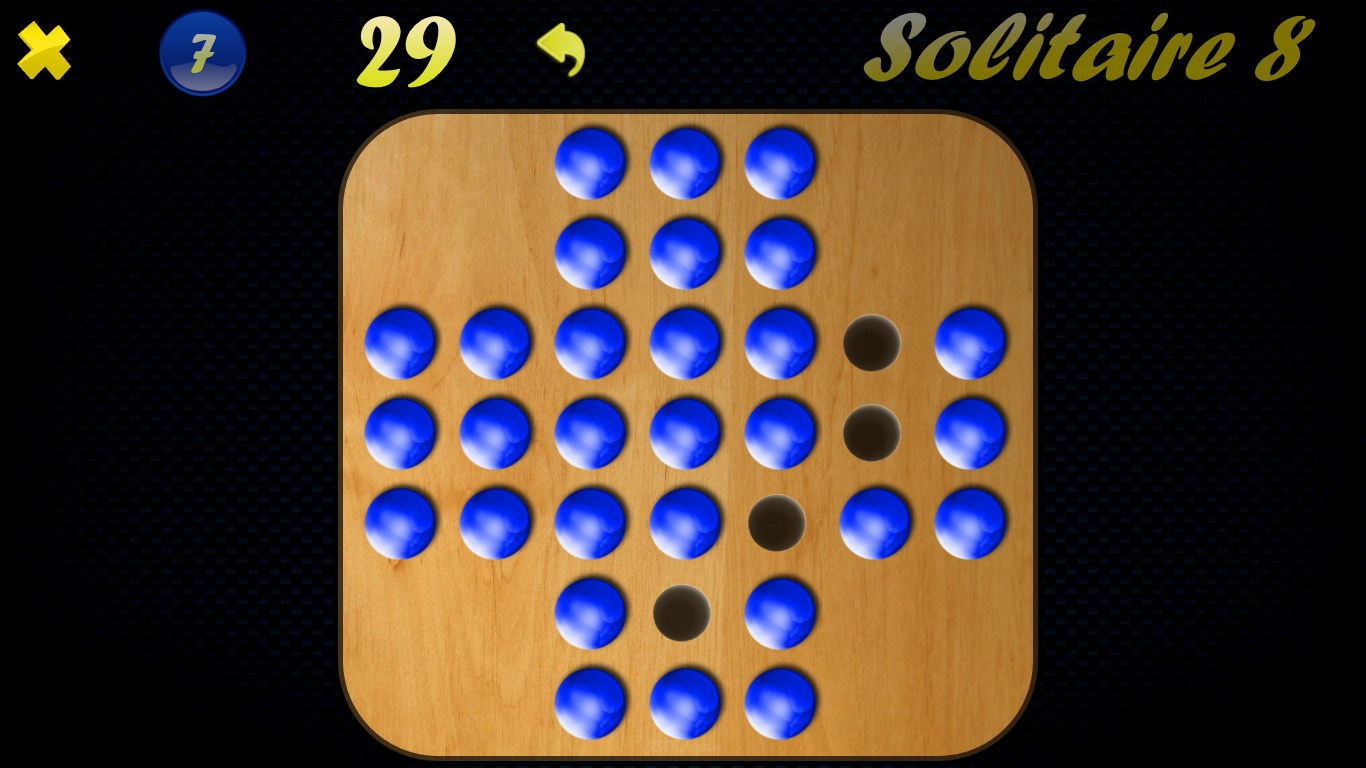
Task: Select the rightmost peg in the top row
Action: pyautogui.click(x=780, y=160)
